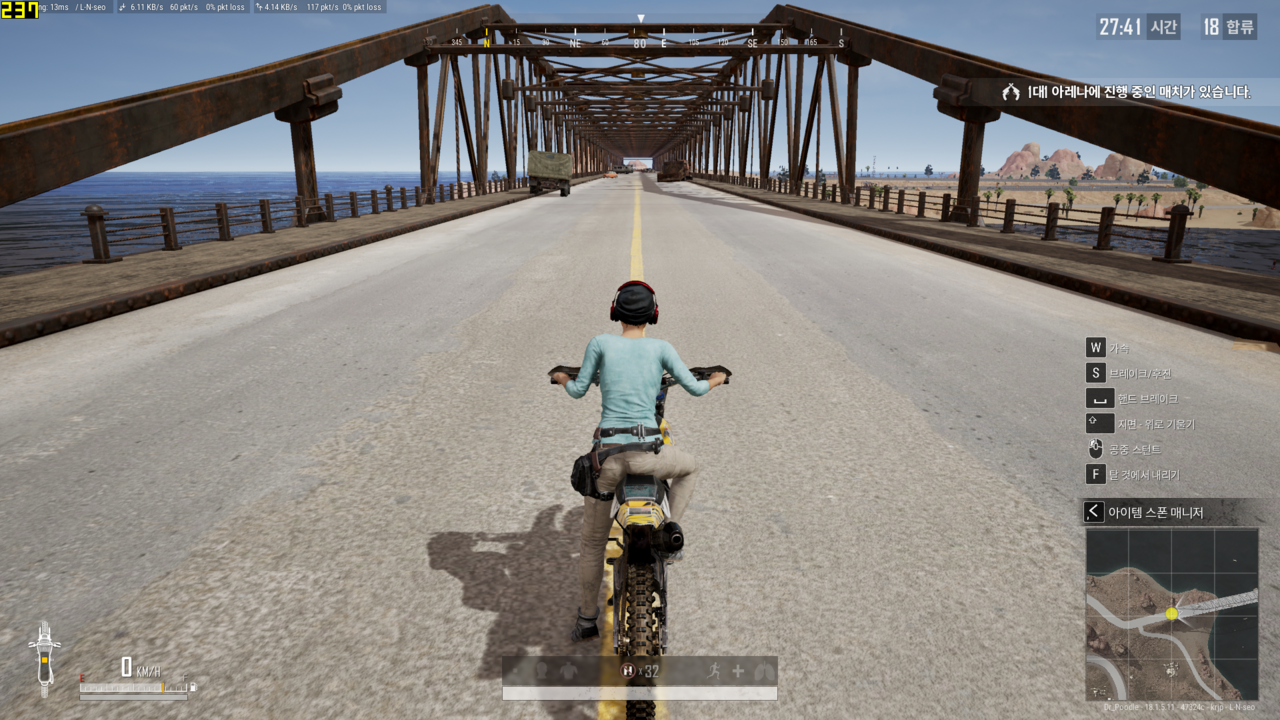The height and width of the screenshot is (720, 1280).
Task: Click the compass heading strip
Action: point(640,43)
